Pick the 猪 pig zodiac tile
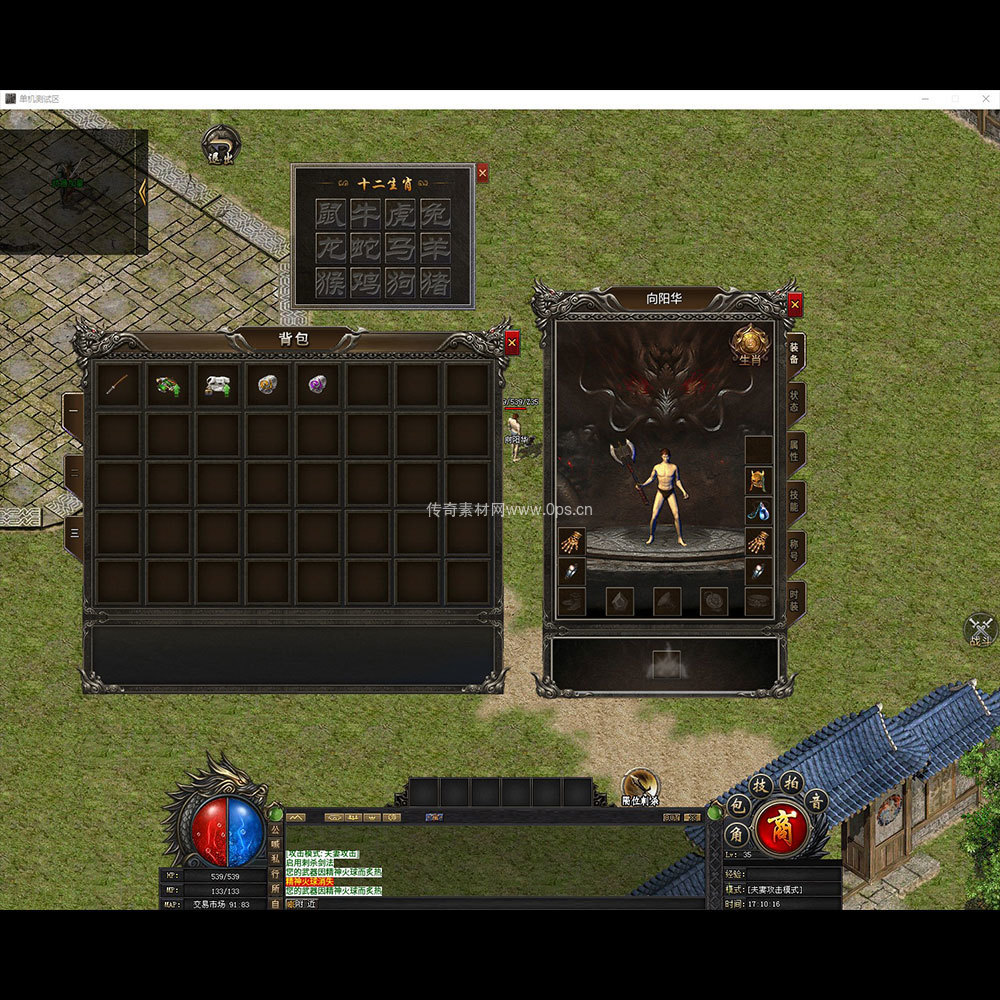The width and height of the screenshot is (1000, 1000). [x=433, y=282]
